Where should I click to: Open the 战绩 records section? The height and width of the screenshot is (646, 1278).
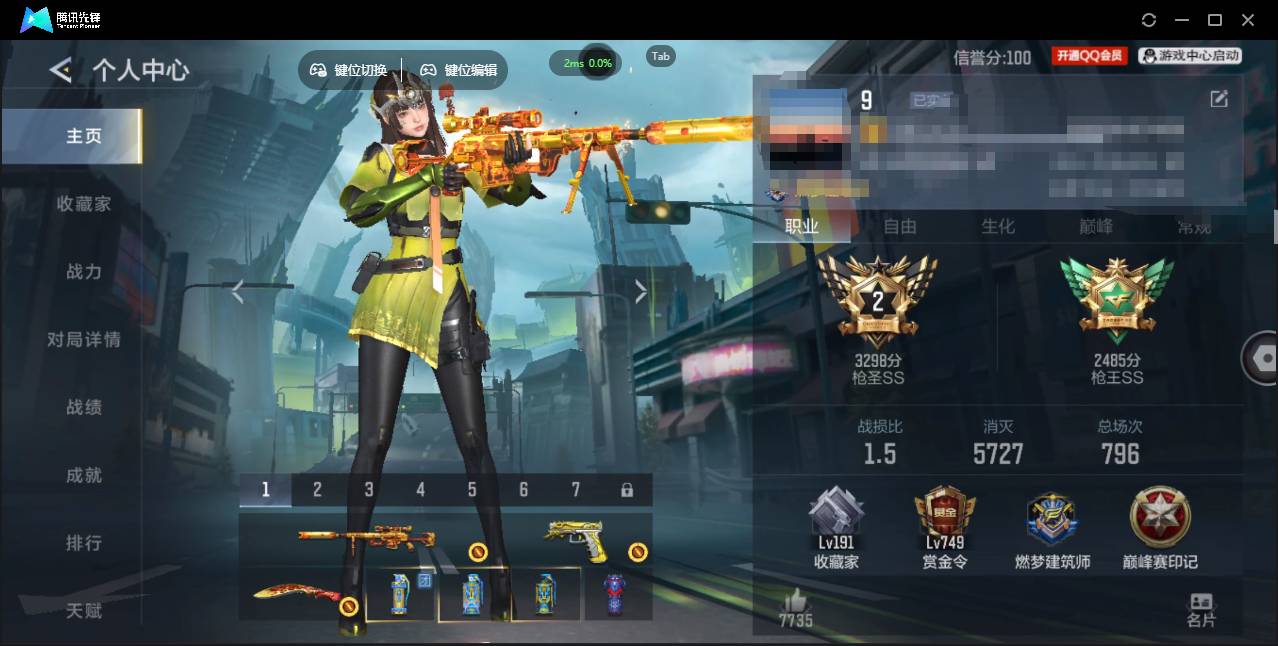click(84, 408)
